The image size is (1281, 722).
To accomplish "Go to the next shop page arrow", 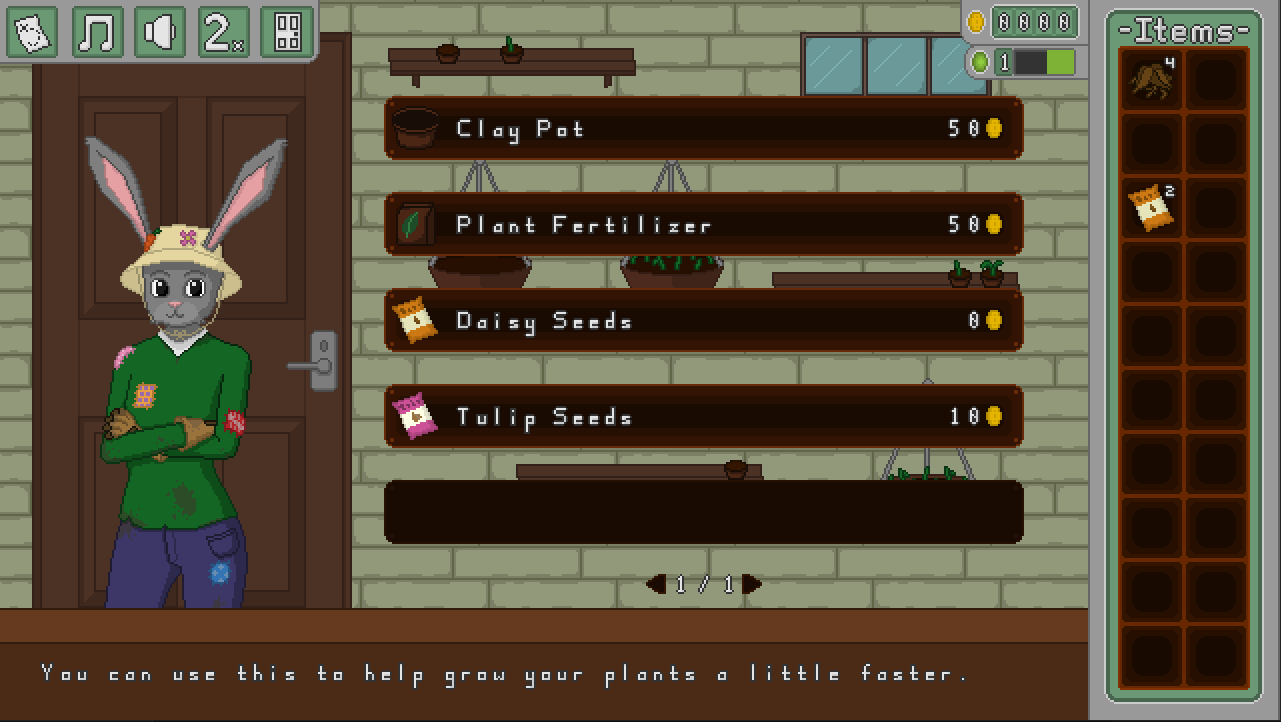I will (x=753, y=584).
